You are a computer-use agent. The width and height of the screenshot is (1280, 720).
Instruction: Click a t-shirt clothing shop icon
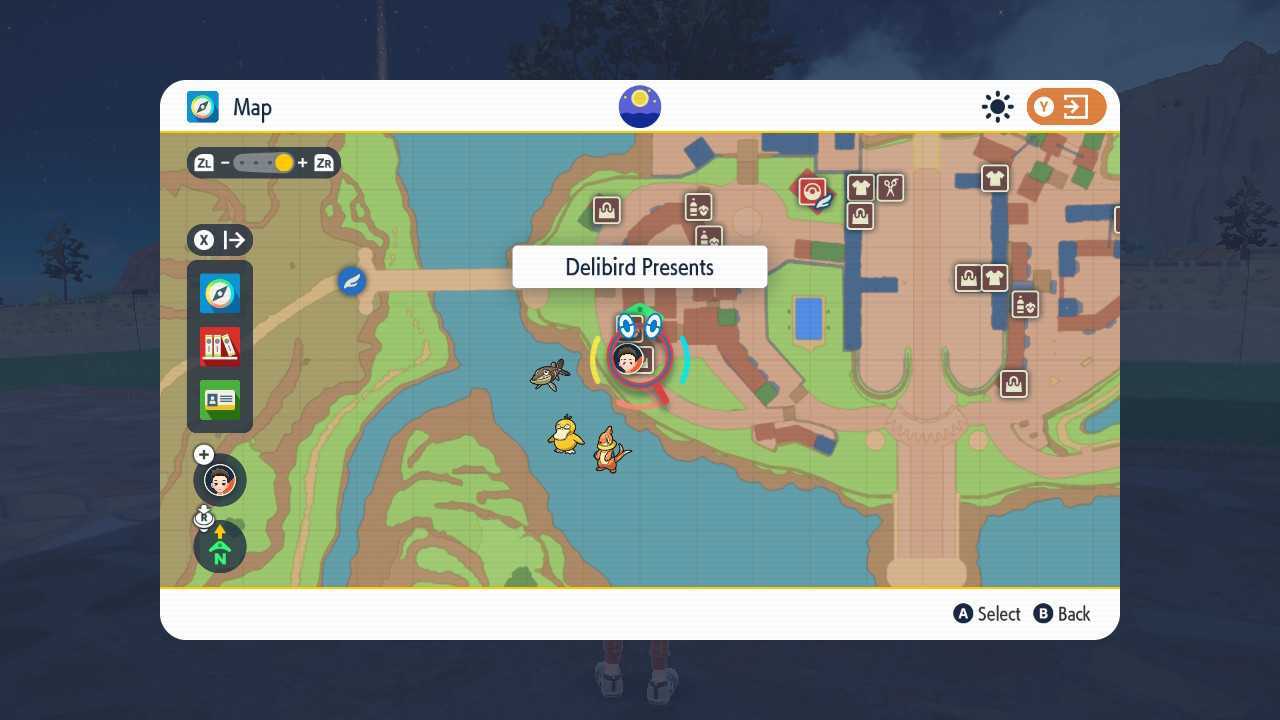pyautogui.click(x=861, y=187)
